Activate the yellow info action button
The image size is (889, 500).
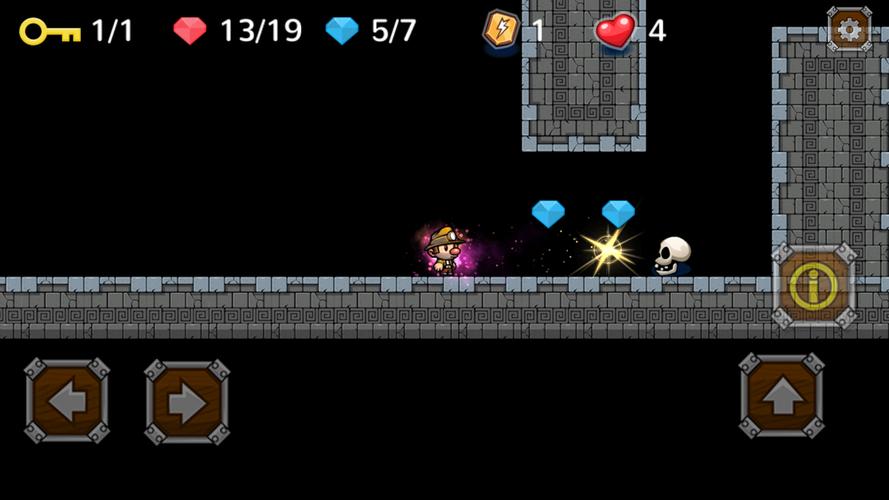814,286
